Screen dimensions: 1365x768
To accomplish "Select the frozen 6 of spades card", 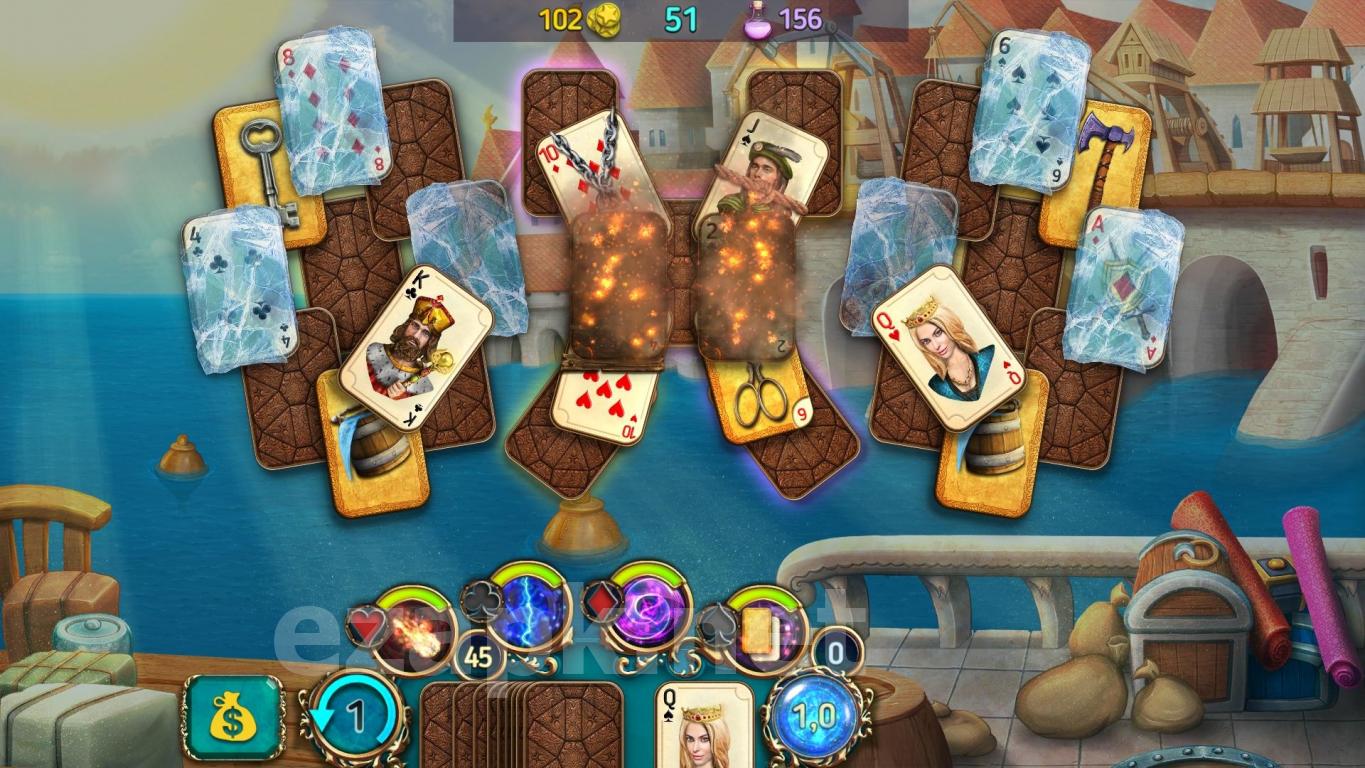I will [x=1029, y=108].
